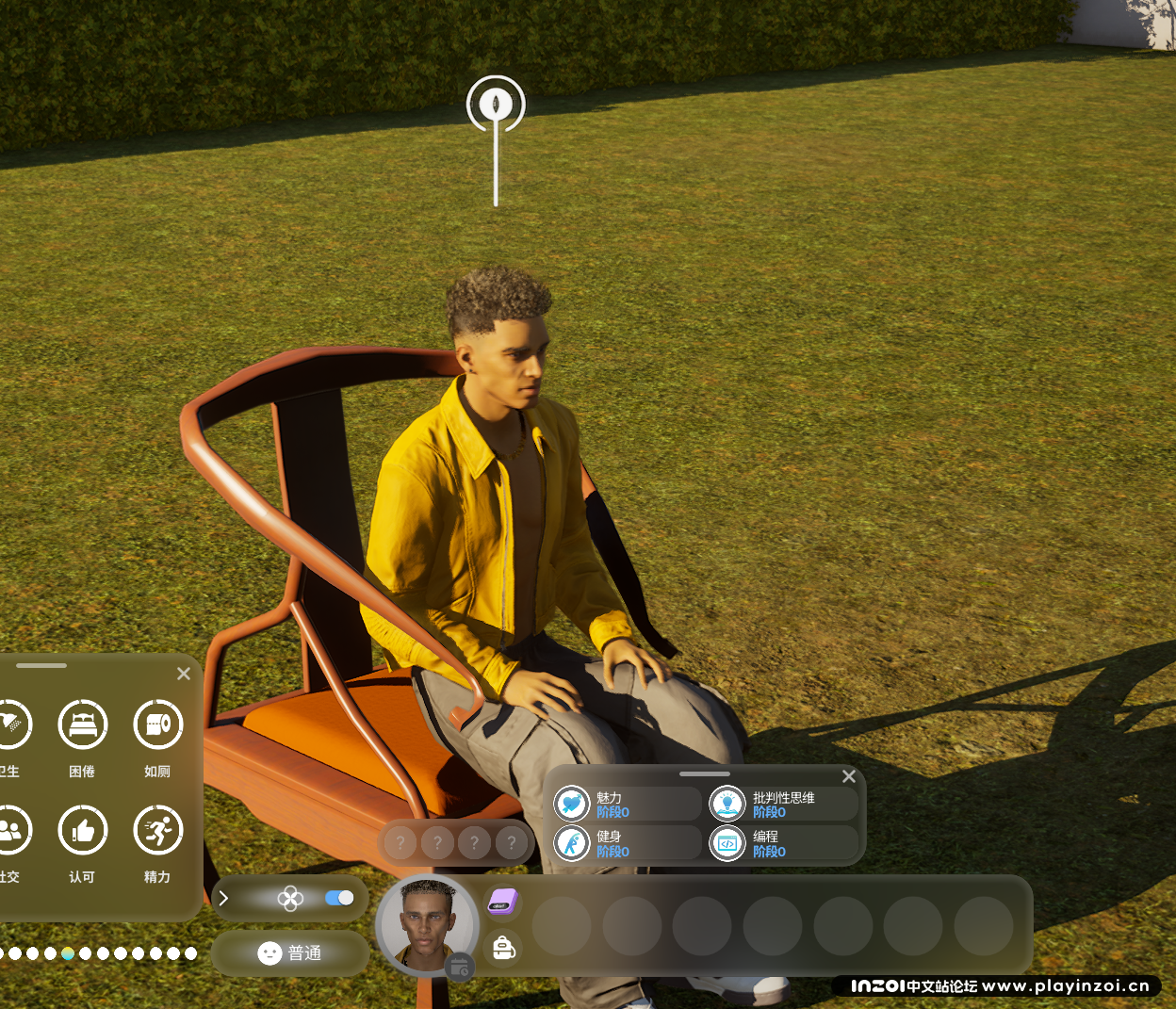Select the 精力 energy need icon

[157, 831]
